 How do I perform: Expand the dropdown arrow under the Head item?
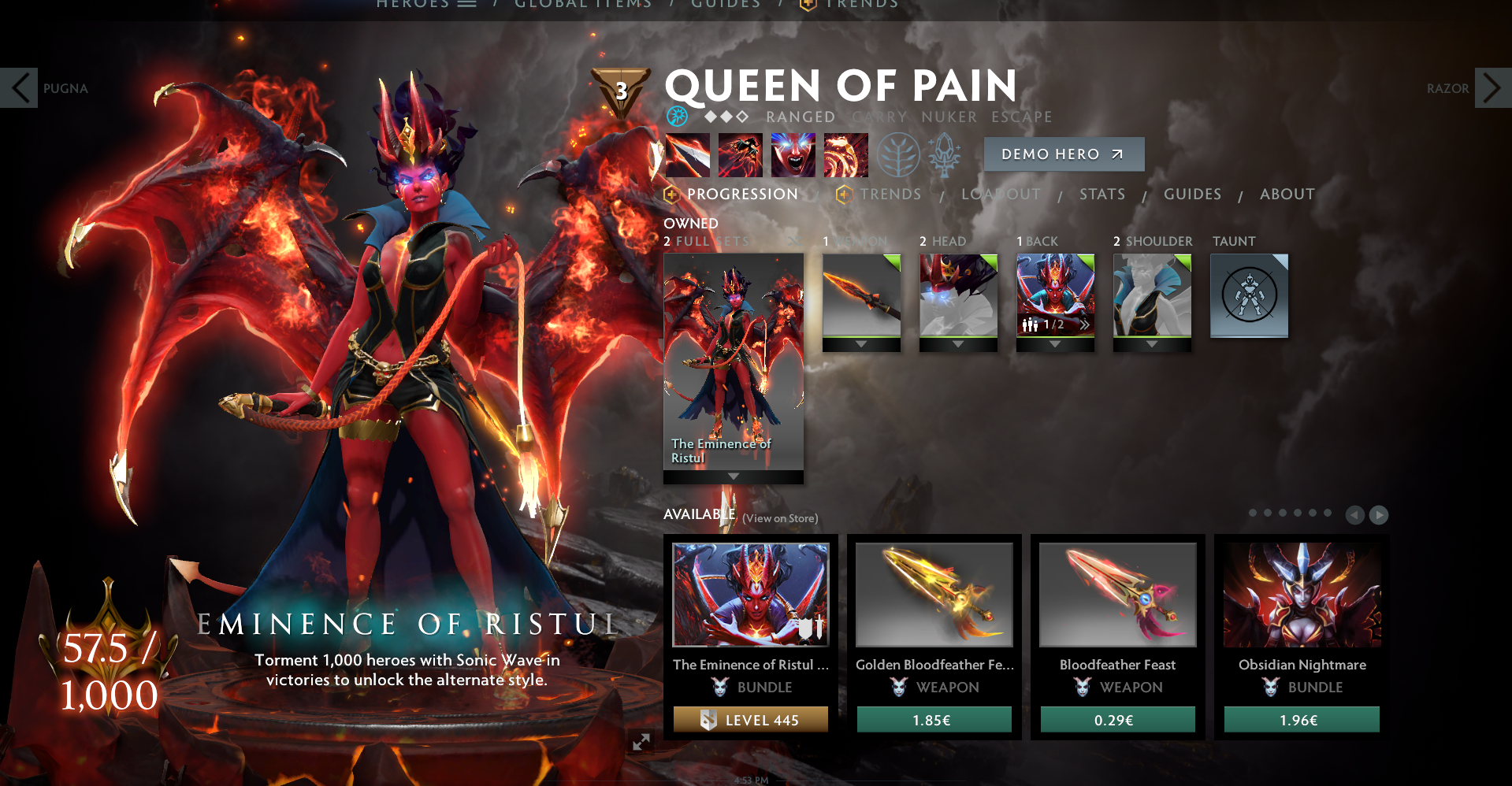[x=958, y=344]
